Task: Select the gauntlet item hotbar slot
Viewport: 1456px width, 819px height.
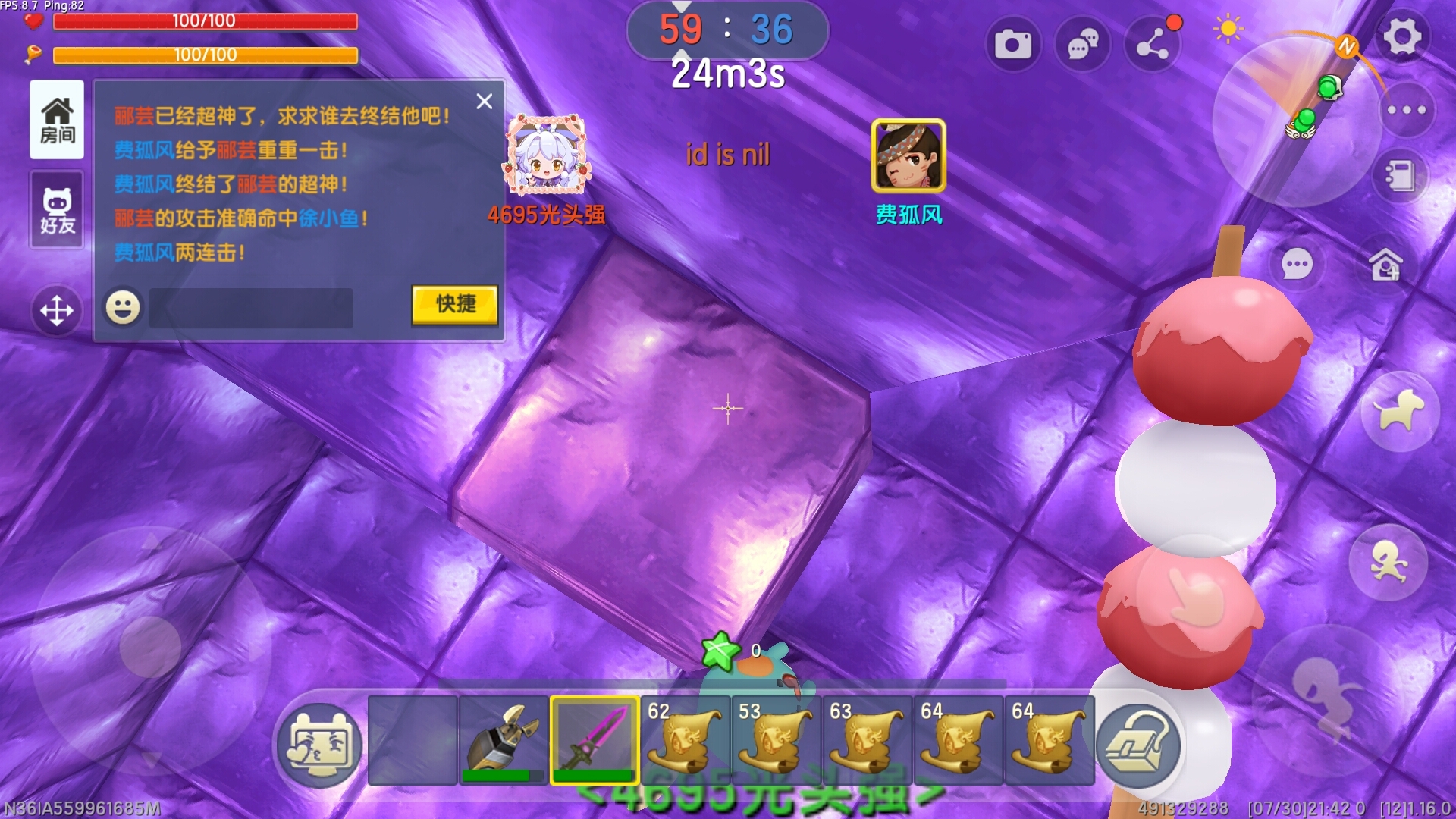Action: (504, 740)
